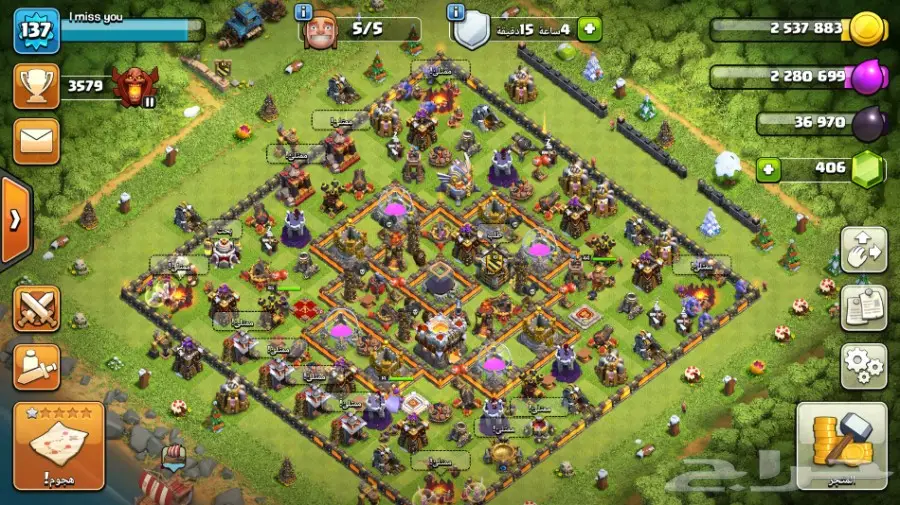Open the player profile via level 137 badge
Viewport: 900px width, 505px height.
pyautogui.click(x=36, y=31)
